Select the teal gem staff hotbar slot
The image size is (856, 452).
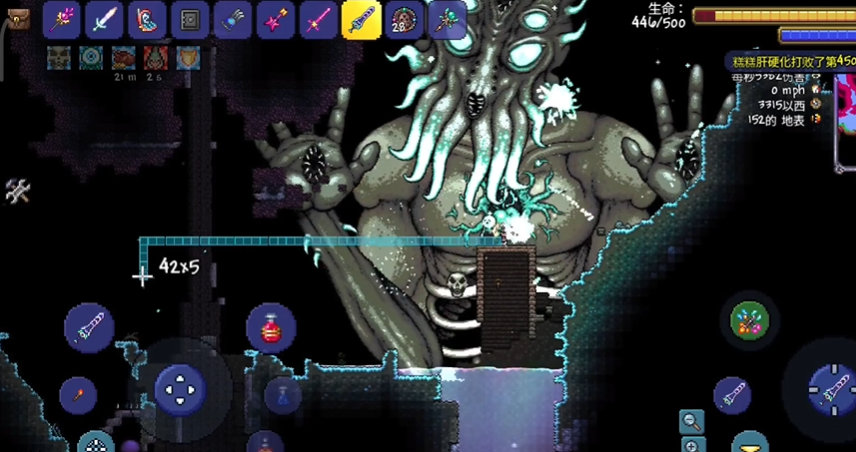pyautogui.click(x=447, y=19)
